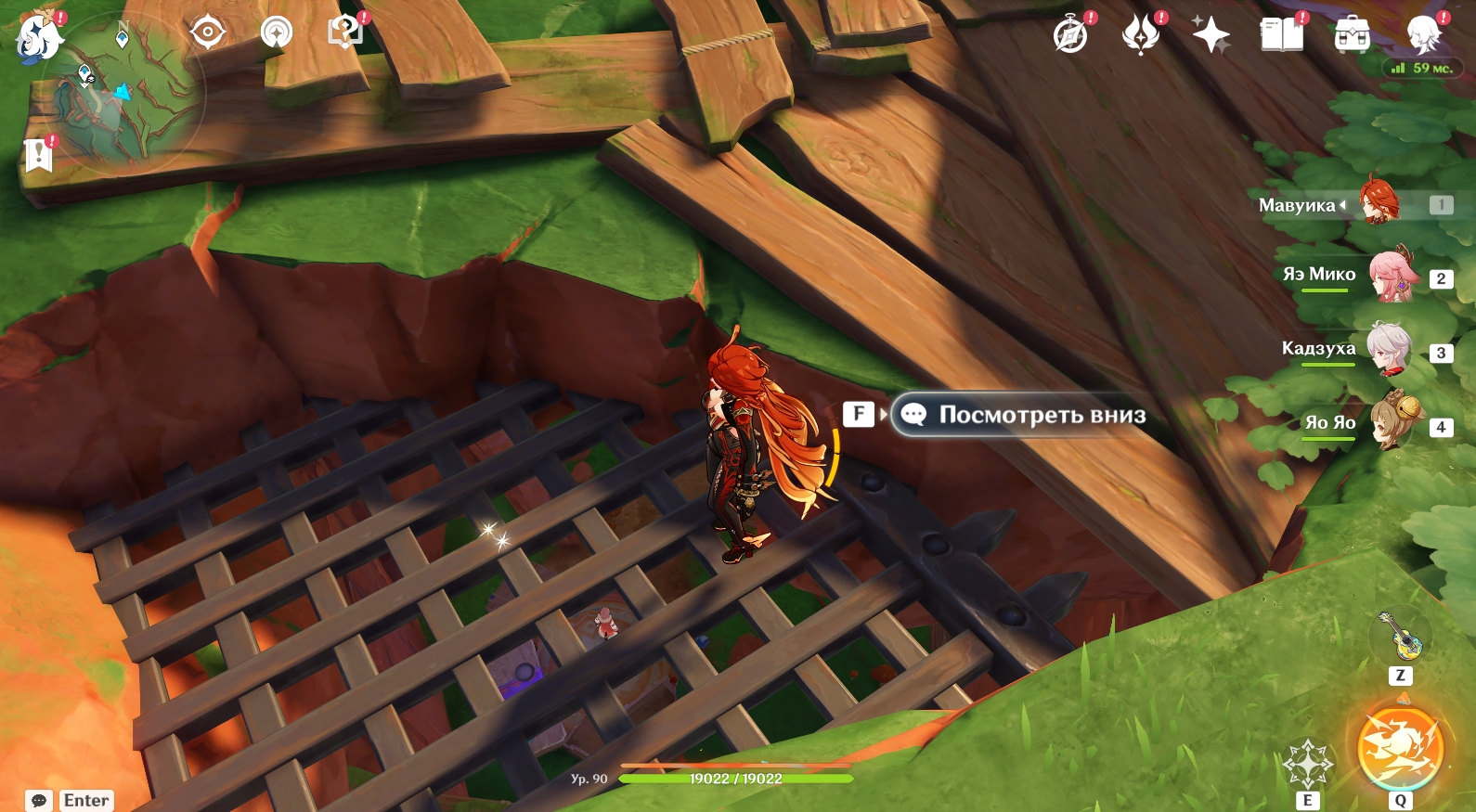Open the inventory backpack icon
The height and width of the screenshot is (812, 1476).
(x=1352, y=35)
